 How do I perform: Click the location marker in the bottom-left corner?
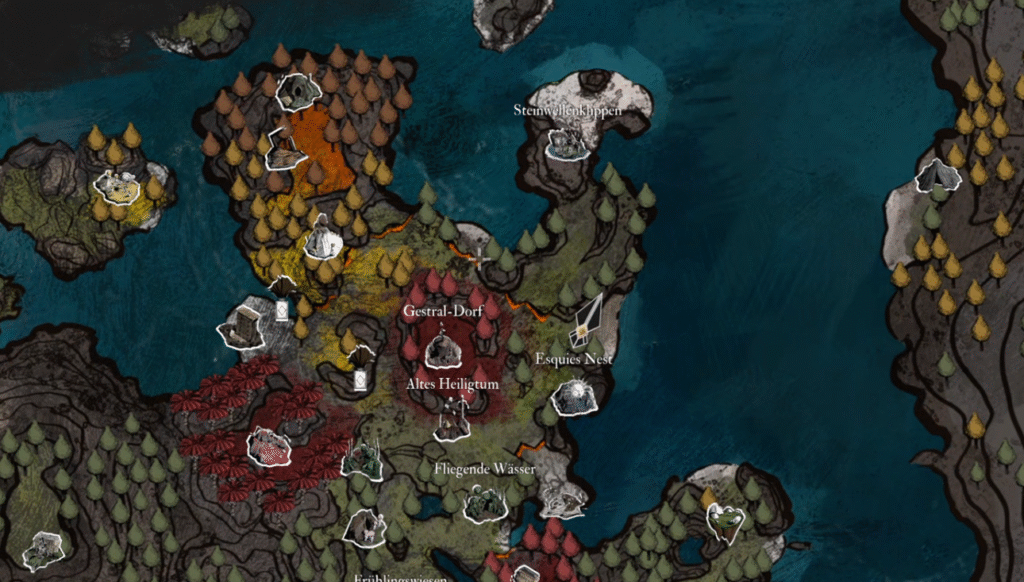click(44, 550)
